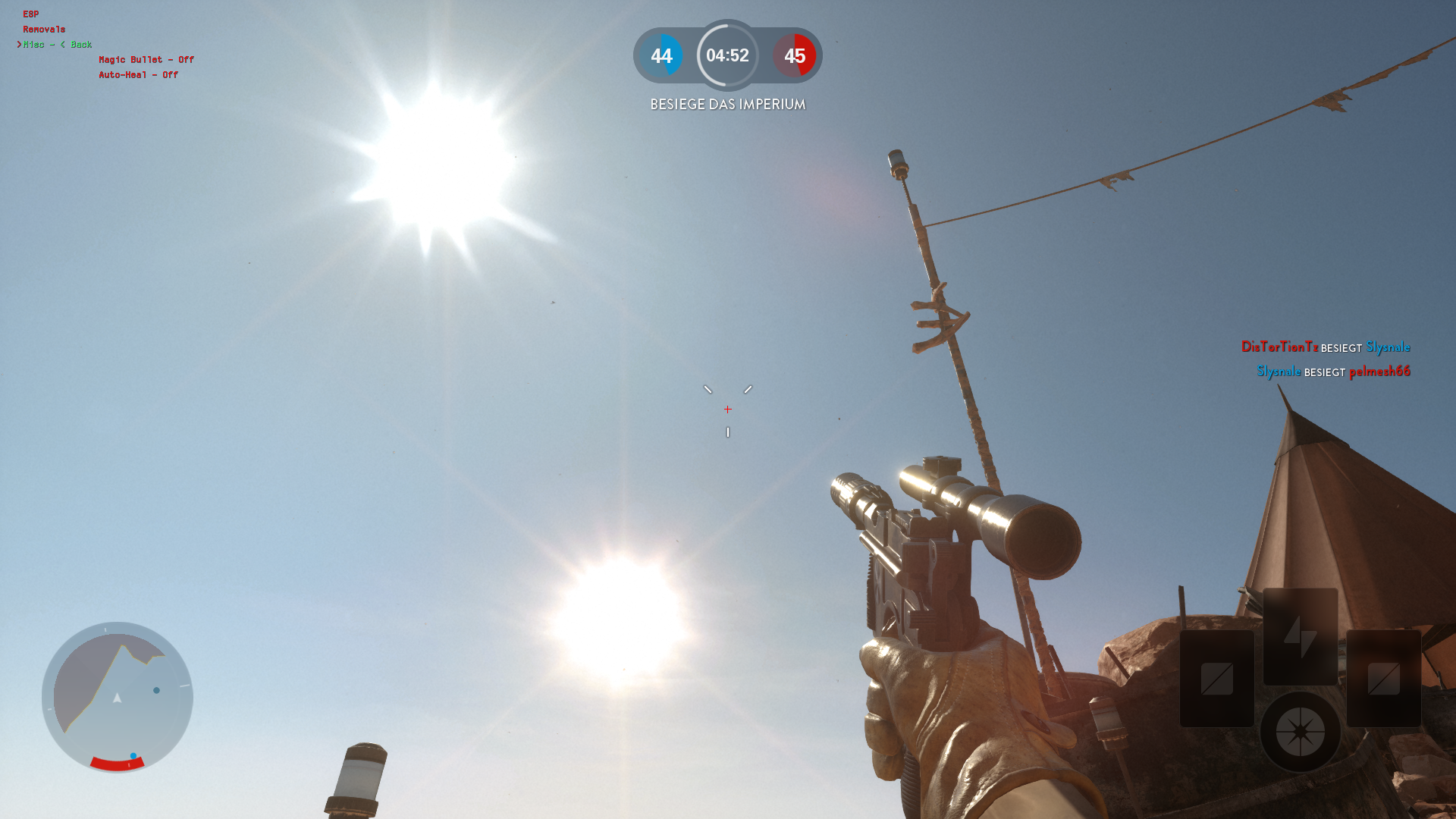Select the left star card slot
The width and height of the screenshot is (1456, 819).
pyautogui.click(x=1219, y=679)
